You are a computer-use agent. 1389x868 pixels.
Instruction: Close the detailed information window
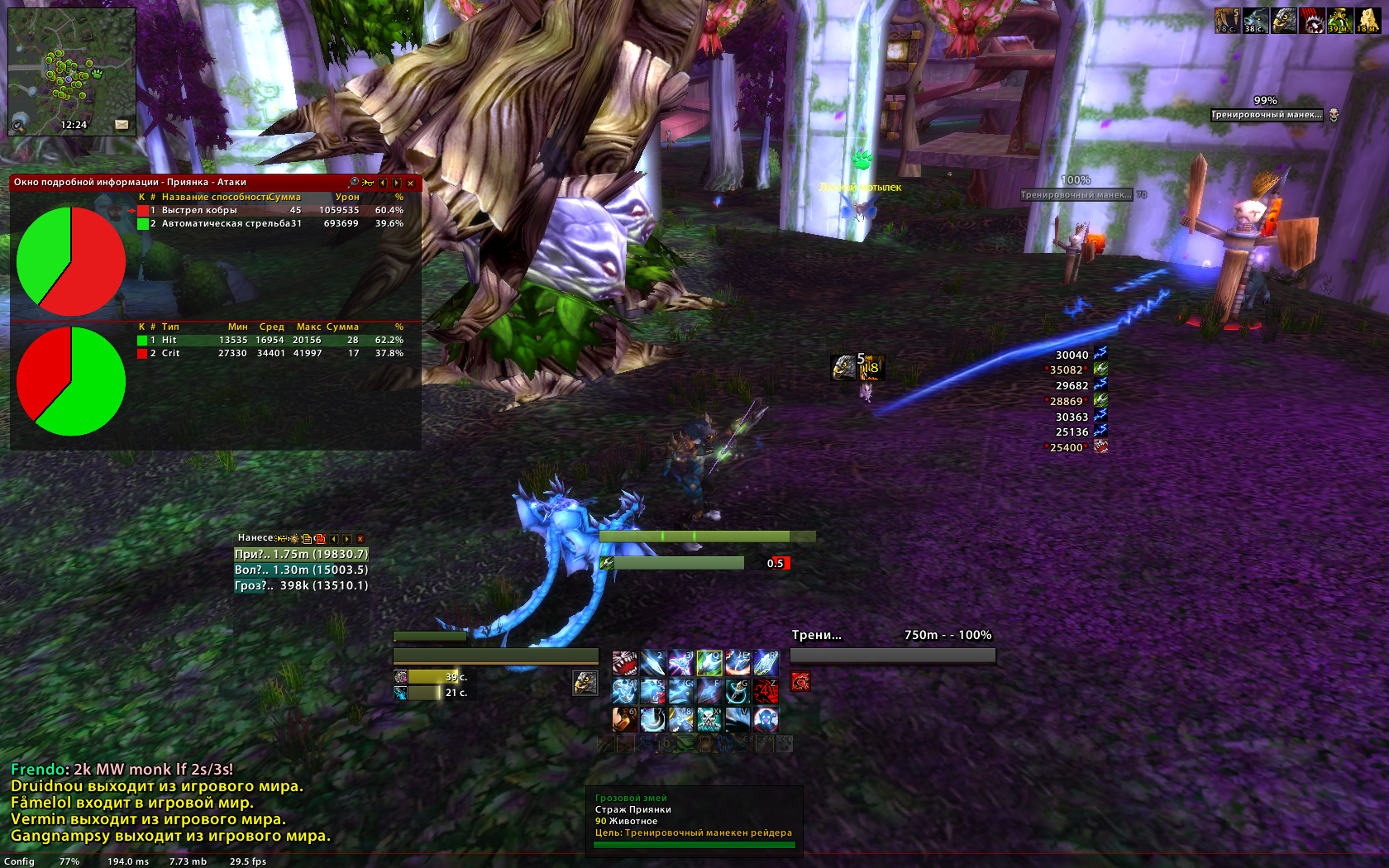point(410,184)
